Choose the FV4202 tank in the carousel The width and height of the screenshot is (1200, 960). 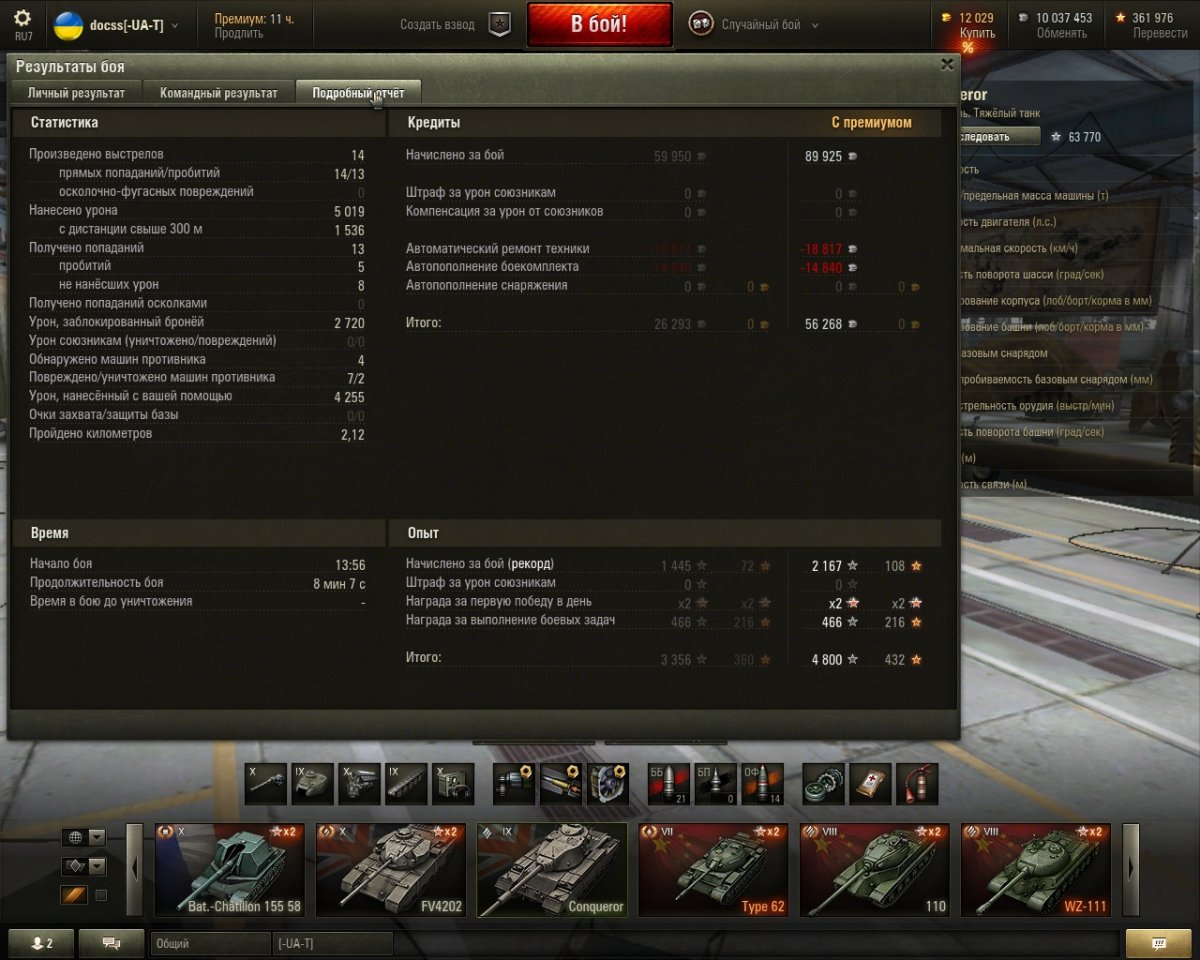391,869
